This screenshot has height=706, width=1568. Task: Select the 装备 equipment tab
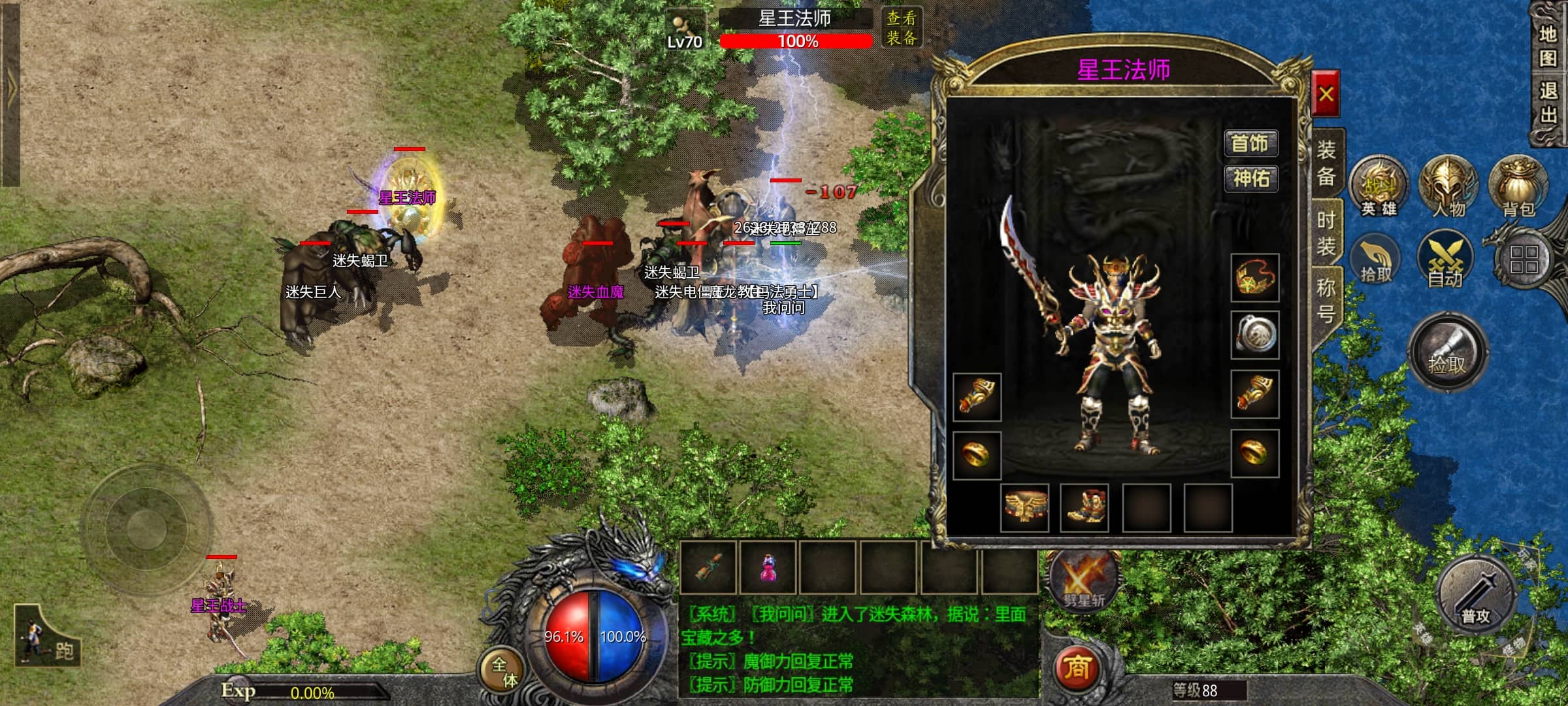1326,163
